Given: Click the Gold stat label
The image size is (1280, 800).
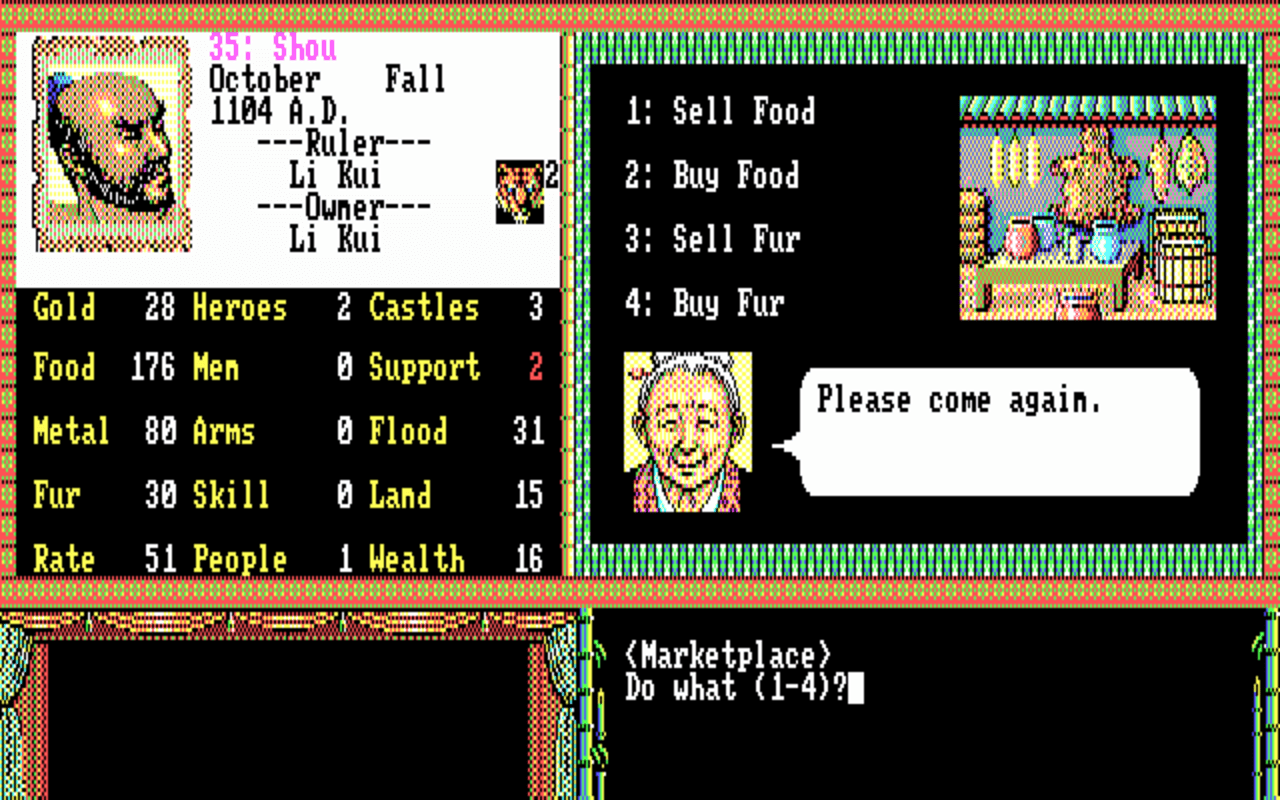Looking at the screenshot, I should [x=63, y=308].
